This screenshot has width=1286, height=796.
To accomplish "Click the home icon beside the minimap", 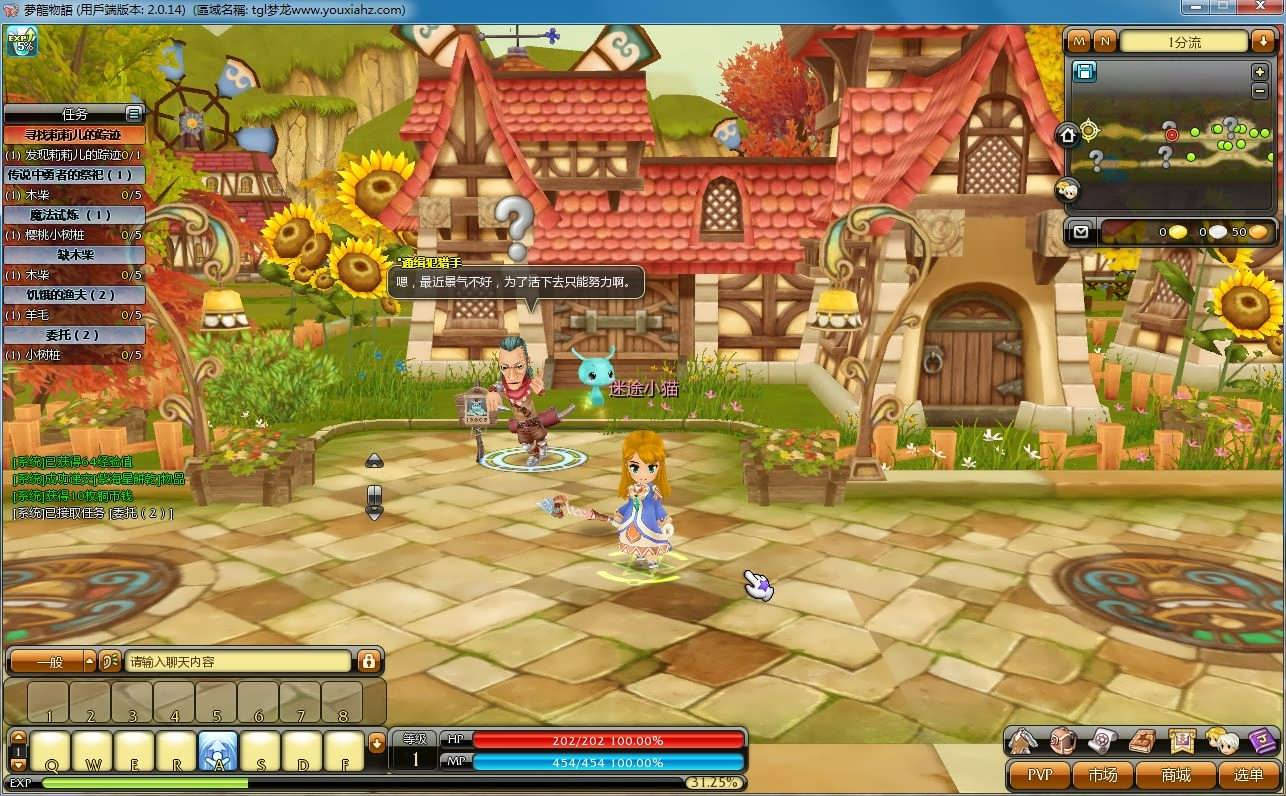I will [x=1068, y=134].
